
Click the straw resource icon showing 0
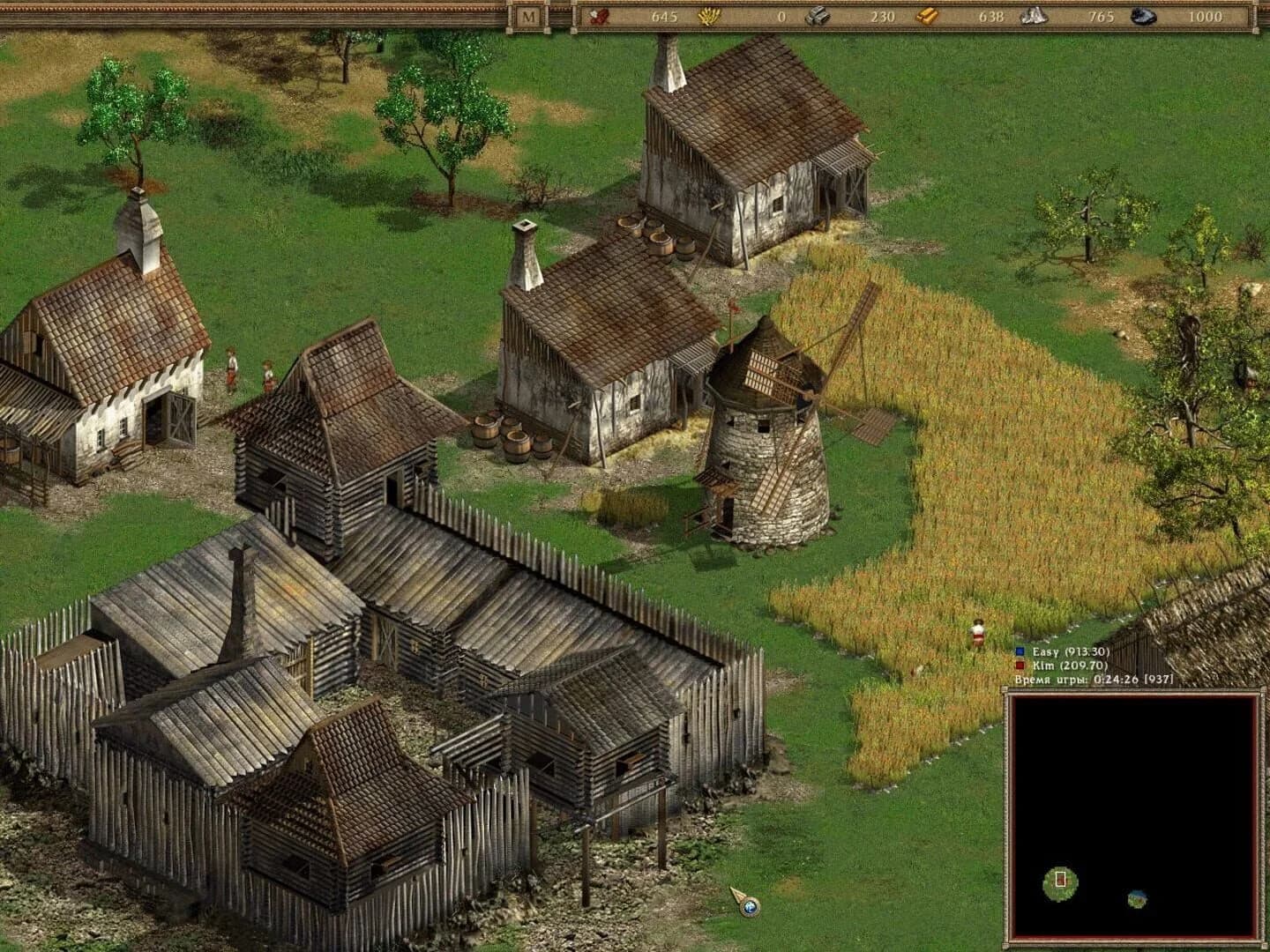711,15
